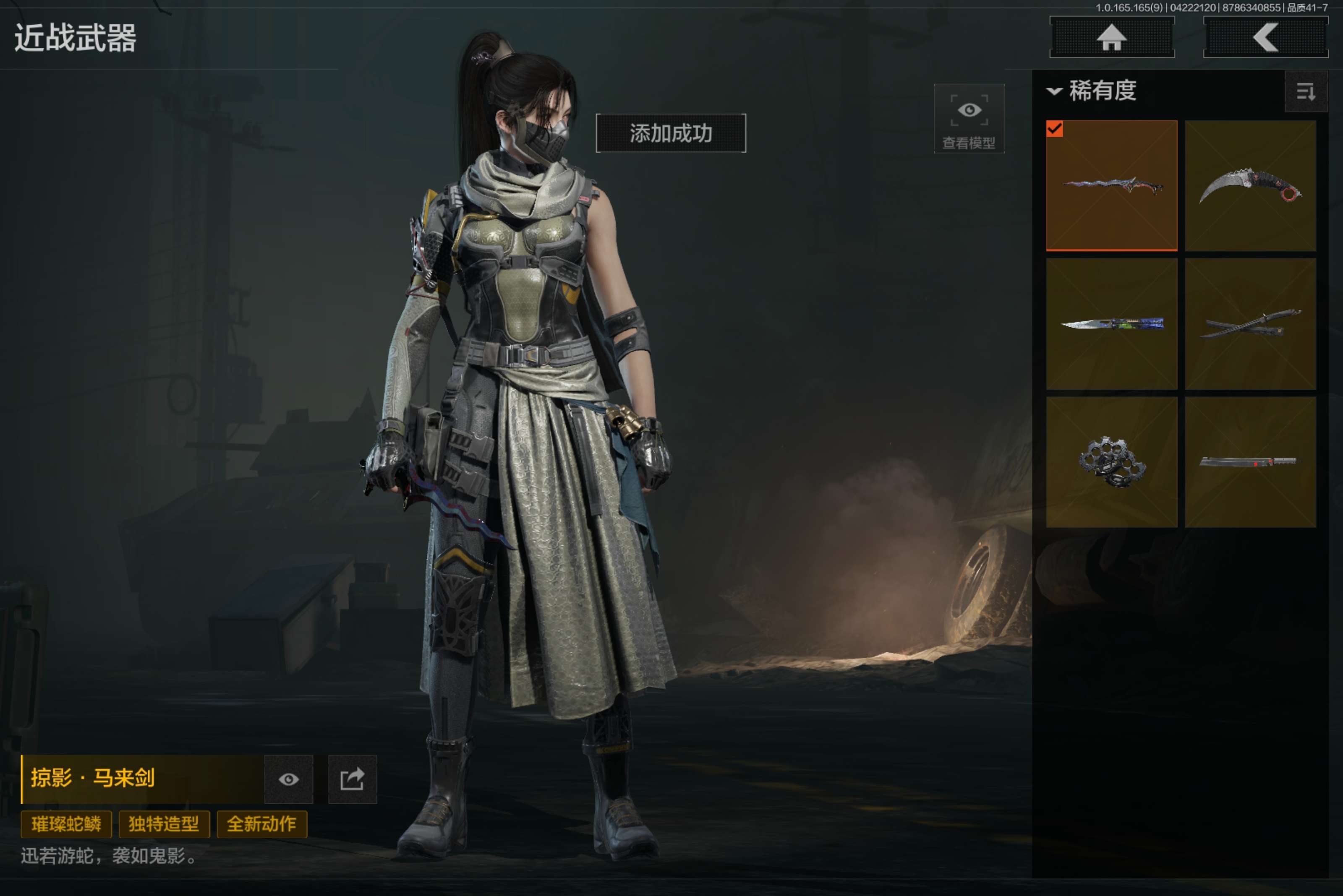This screenshot has height=896, width=1343.
Task: Share the weapon via arrow icon
Action: coord(352,779)
